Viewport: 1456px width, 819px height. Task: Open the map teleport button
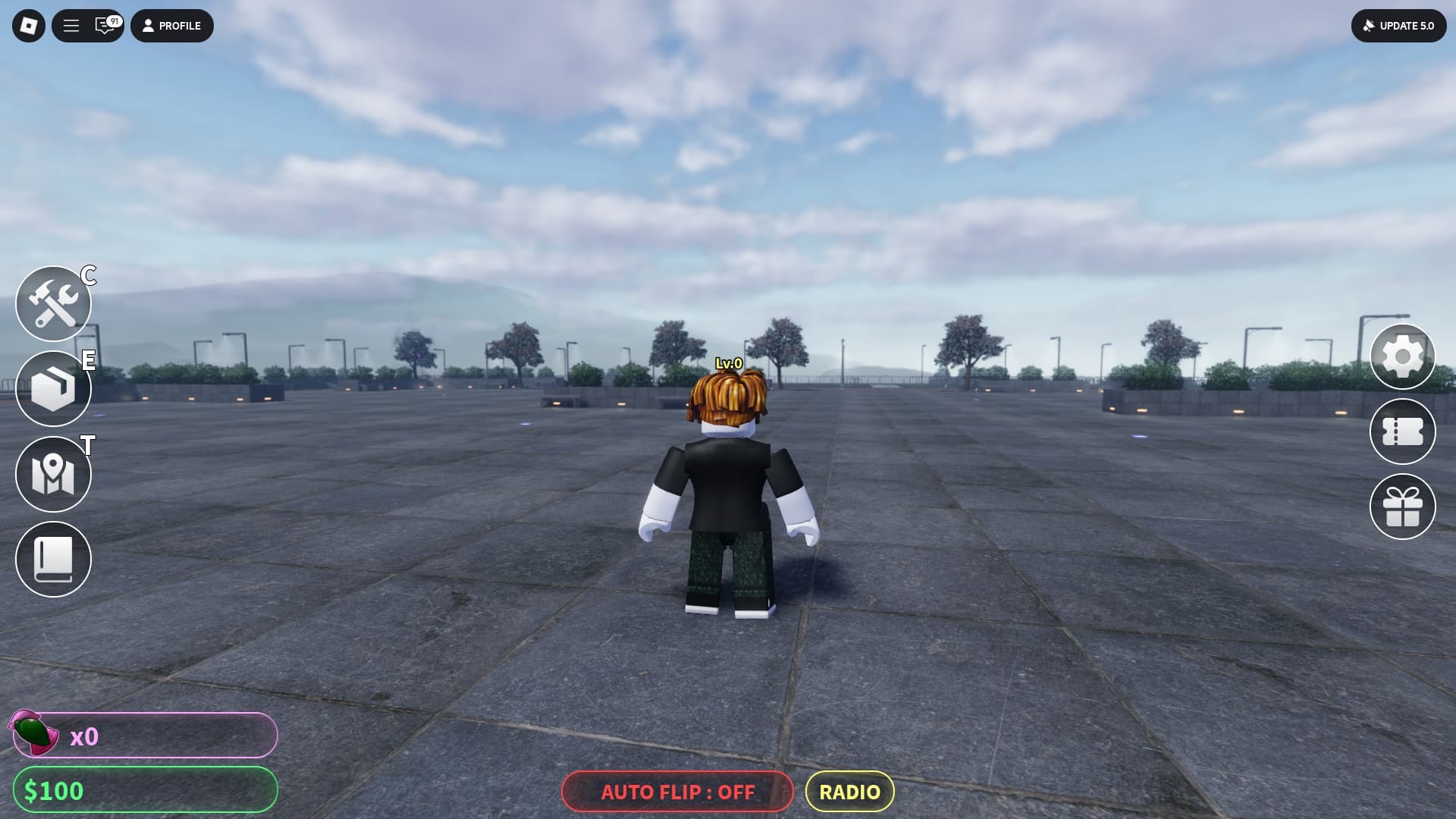[x=53, y=475]
